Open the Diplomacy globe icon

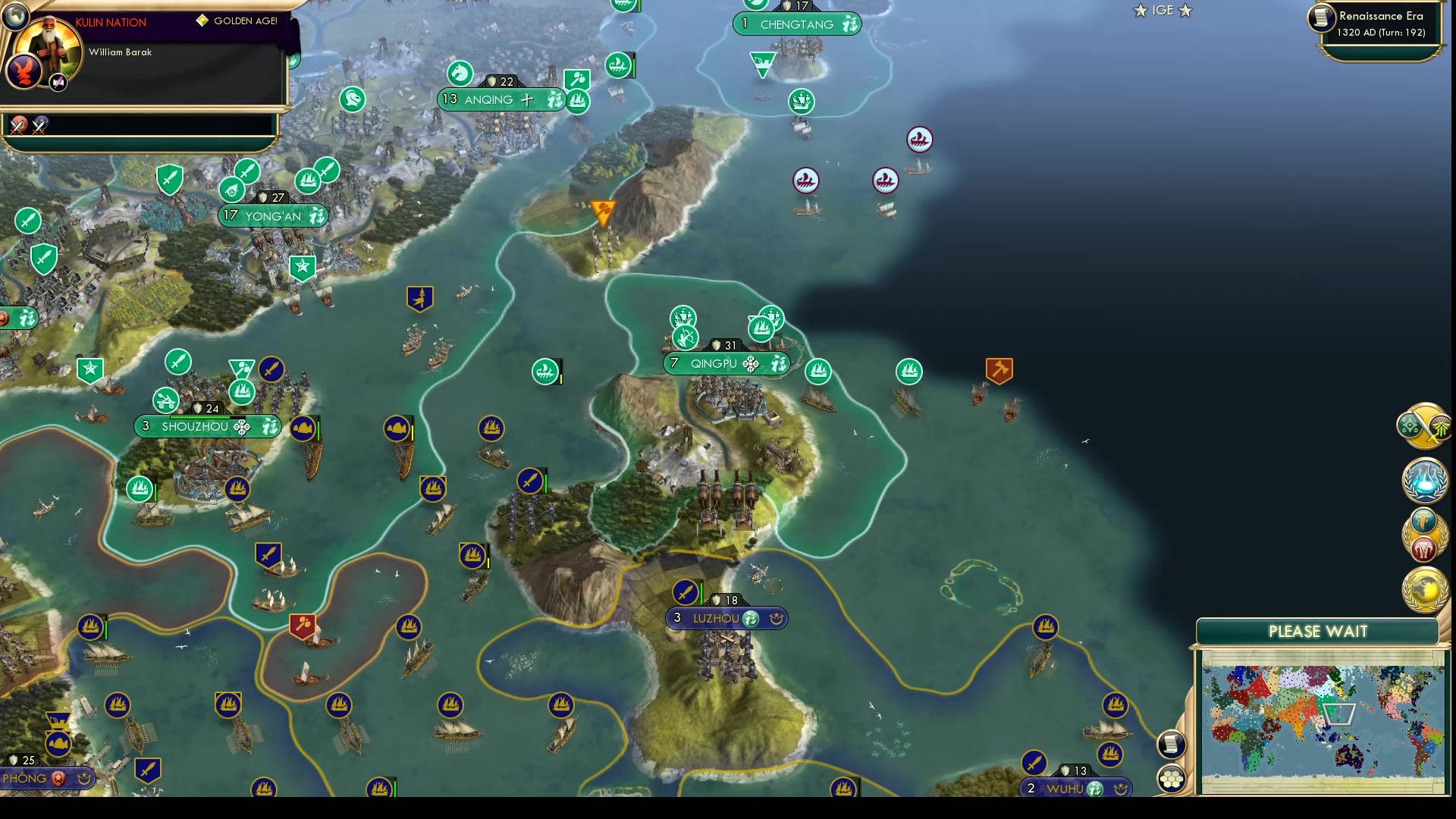tap(1424, 588)
